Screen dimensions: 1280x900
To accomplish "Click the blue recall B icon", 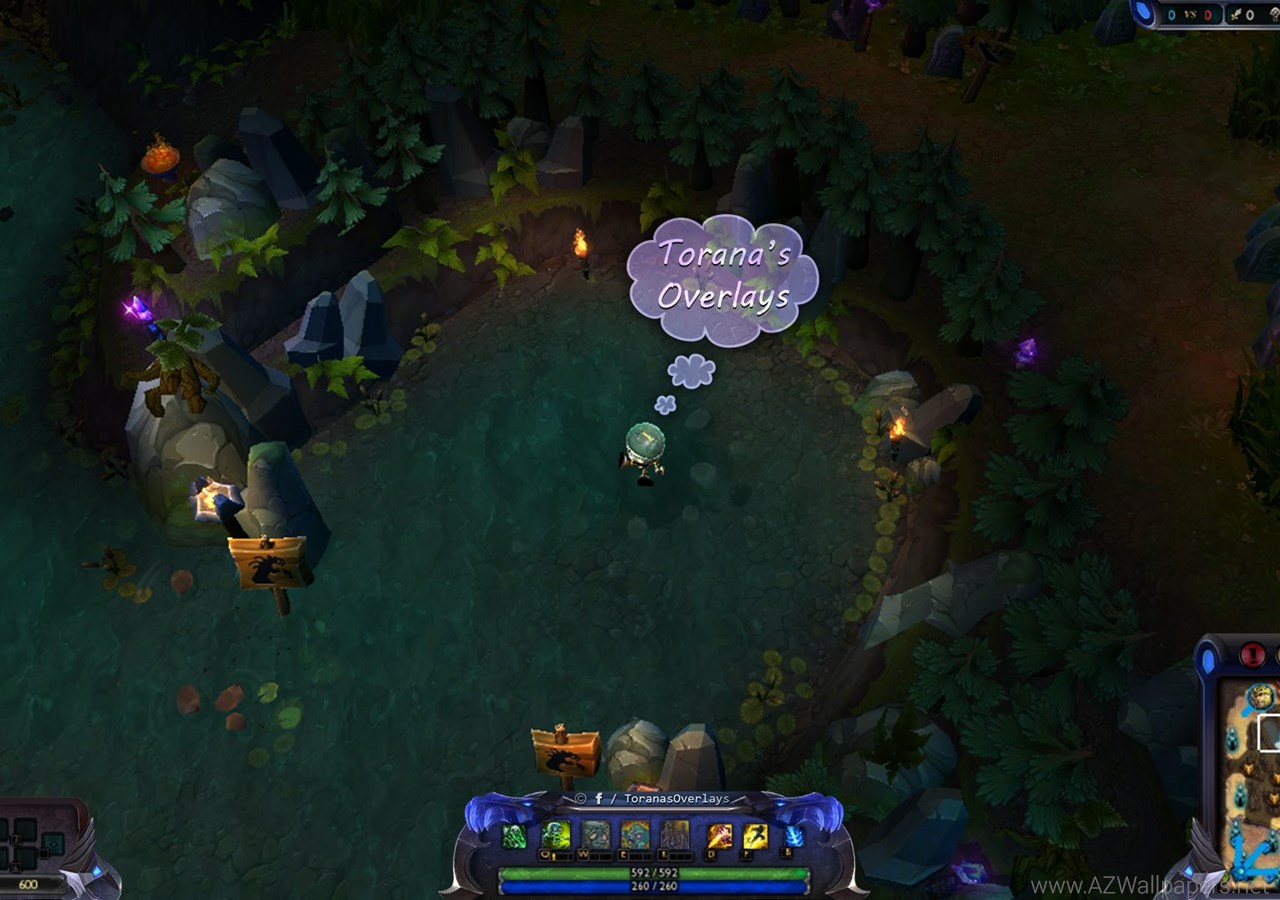I will 793,836.
